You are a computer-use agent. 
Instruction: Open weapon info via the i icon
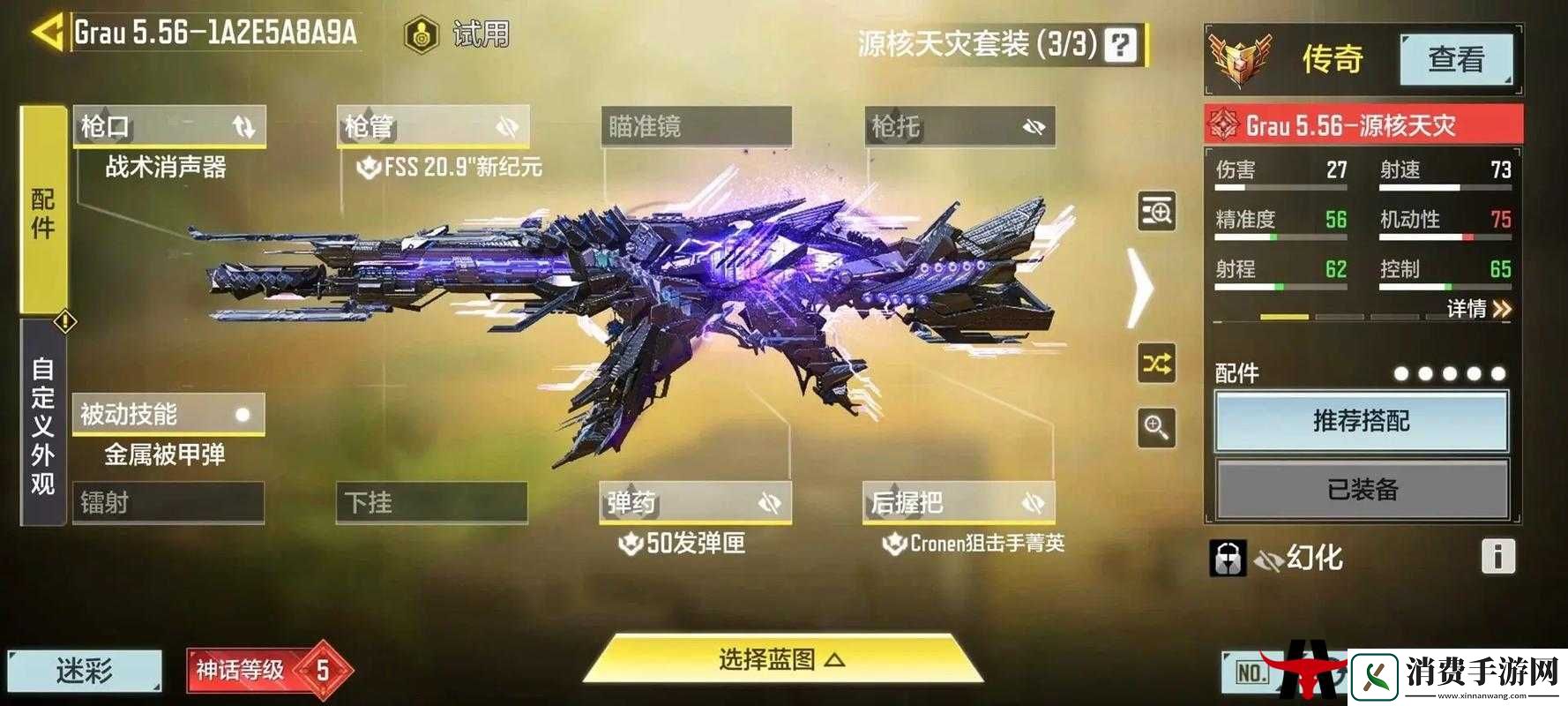point(1499,555)
